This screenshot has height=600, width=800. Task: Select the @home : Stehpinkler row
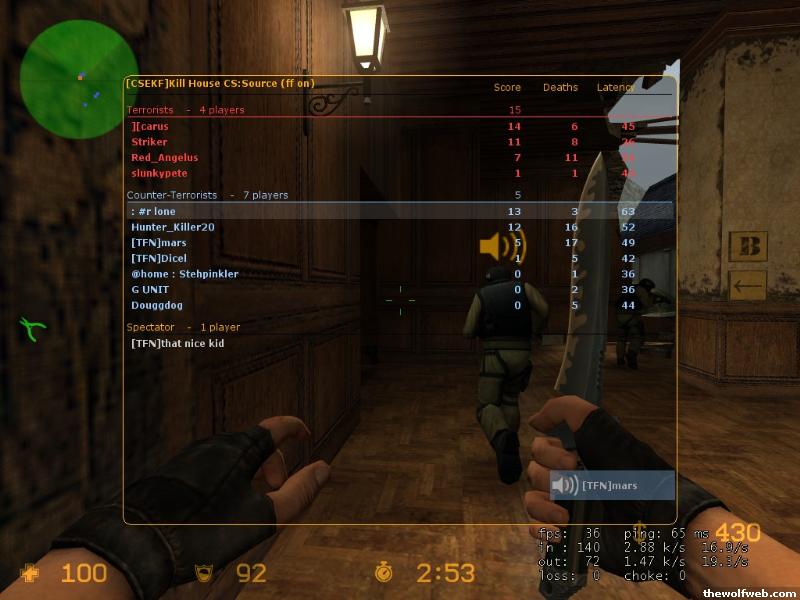(x=184, y=274)
